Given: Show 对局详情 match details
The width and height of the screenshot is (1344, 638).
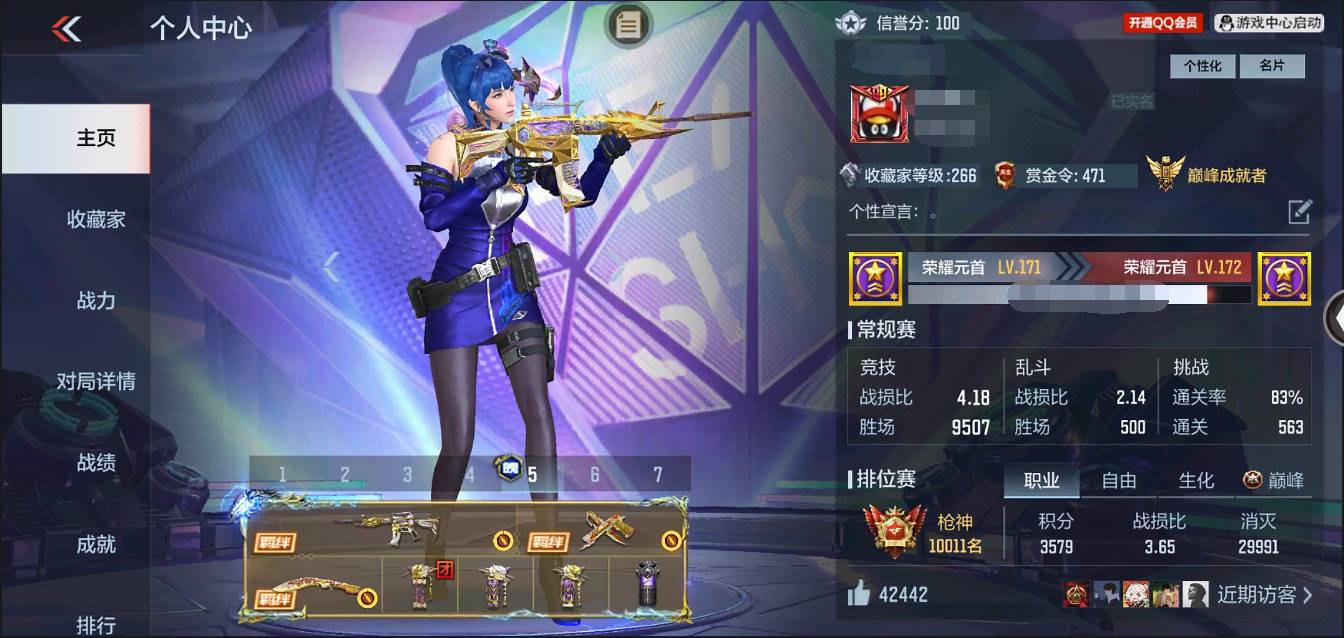Looking at the screenshot, I should (96, 381).
